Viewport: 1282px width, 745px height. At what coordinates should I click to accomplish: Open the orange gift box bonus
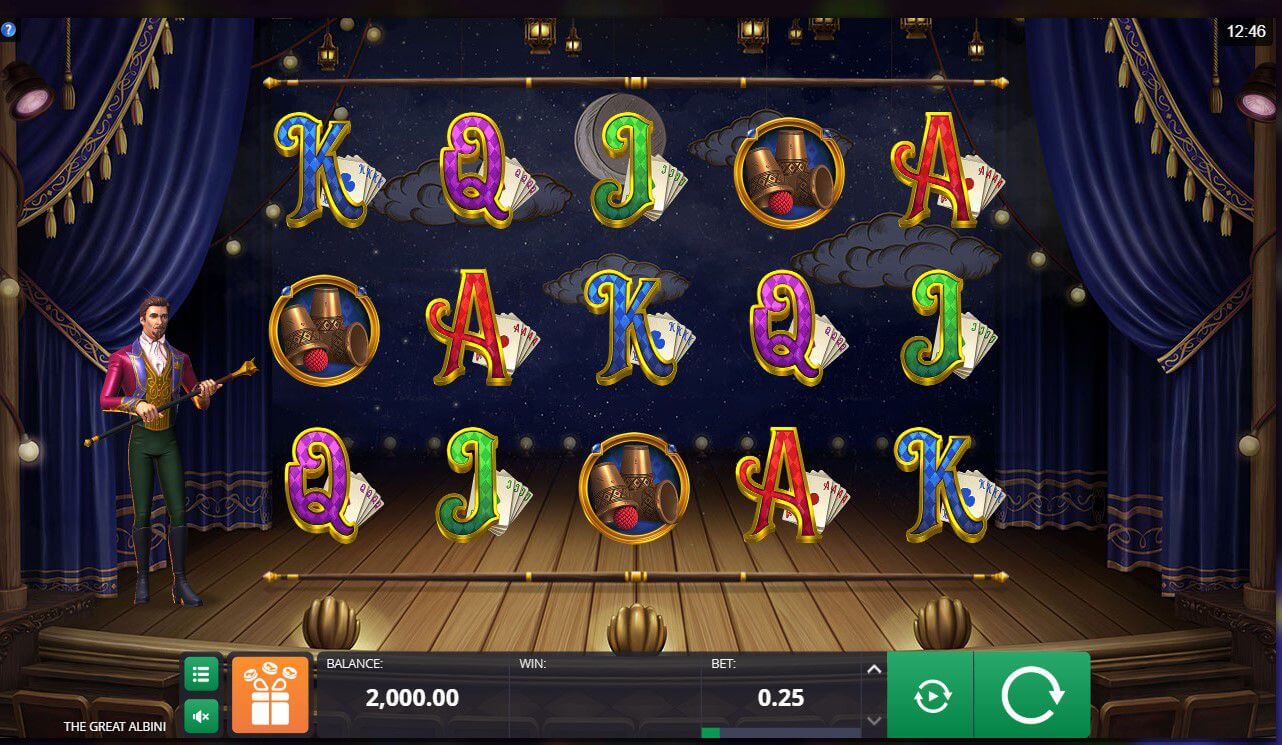(270, 692)
